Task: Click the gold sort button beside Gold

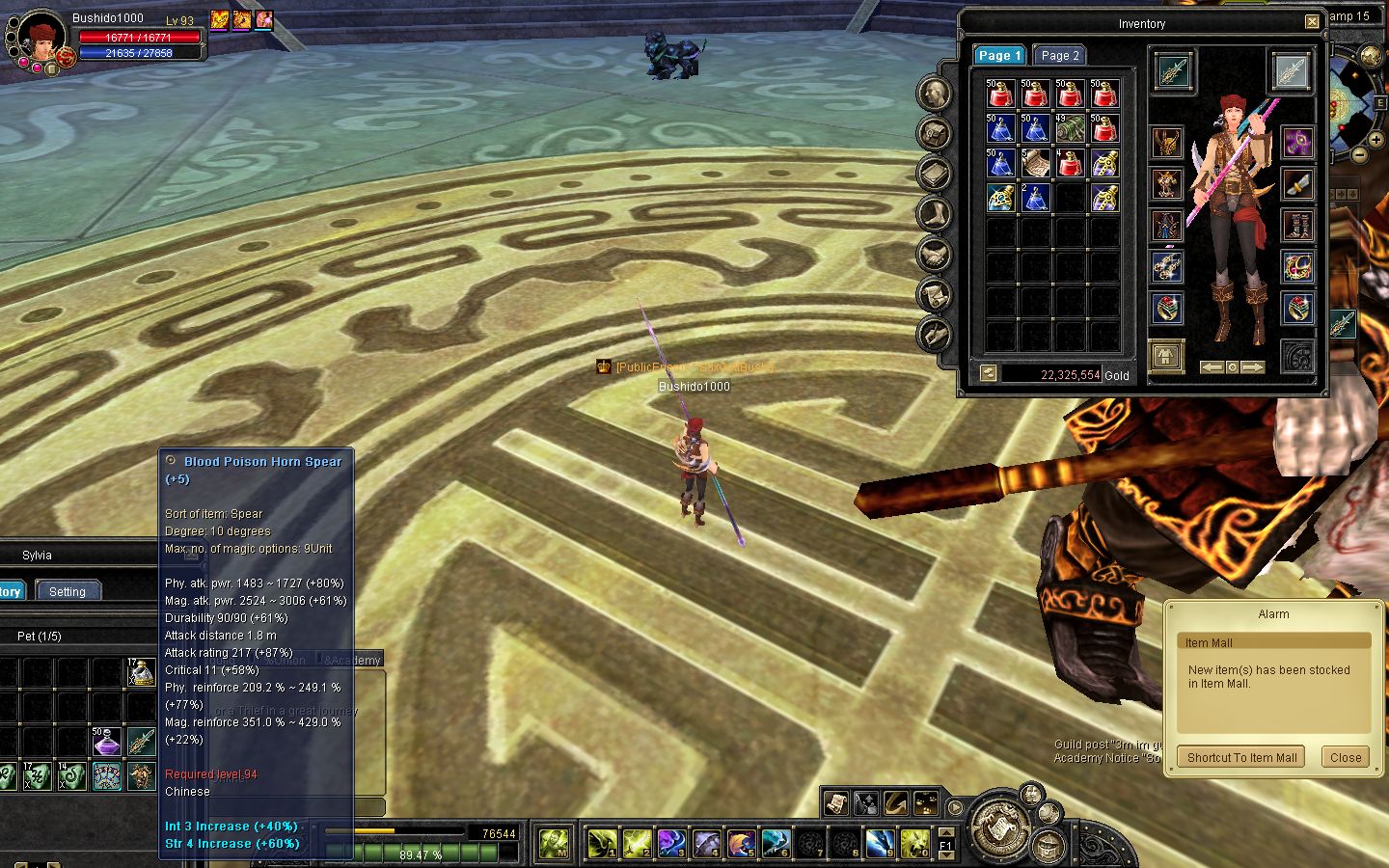Action: [x=988, y=373]
